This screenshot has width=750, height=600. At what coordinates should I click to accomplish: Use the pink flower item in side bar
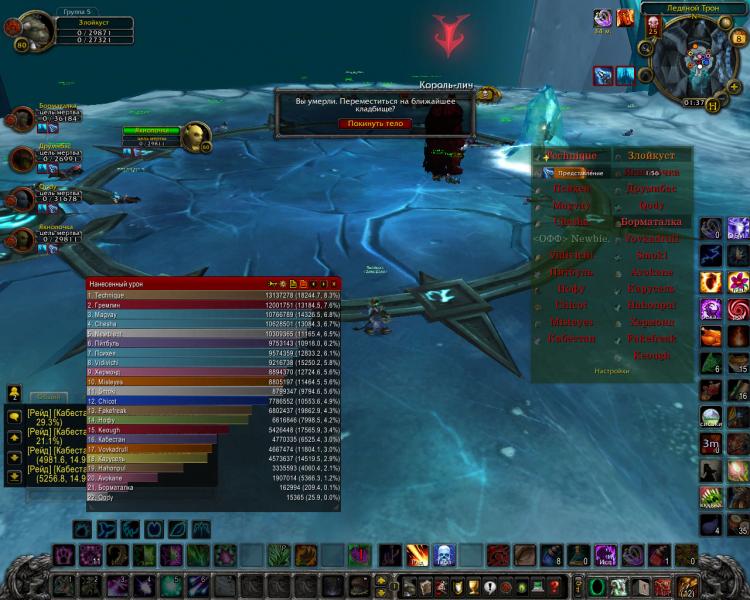tap(739, 281)
